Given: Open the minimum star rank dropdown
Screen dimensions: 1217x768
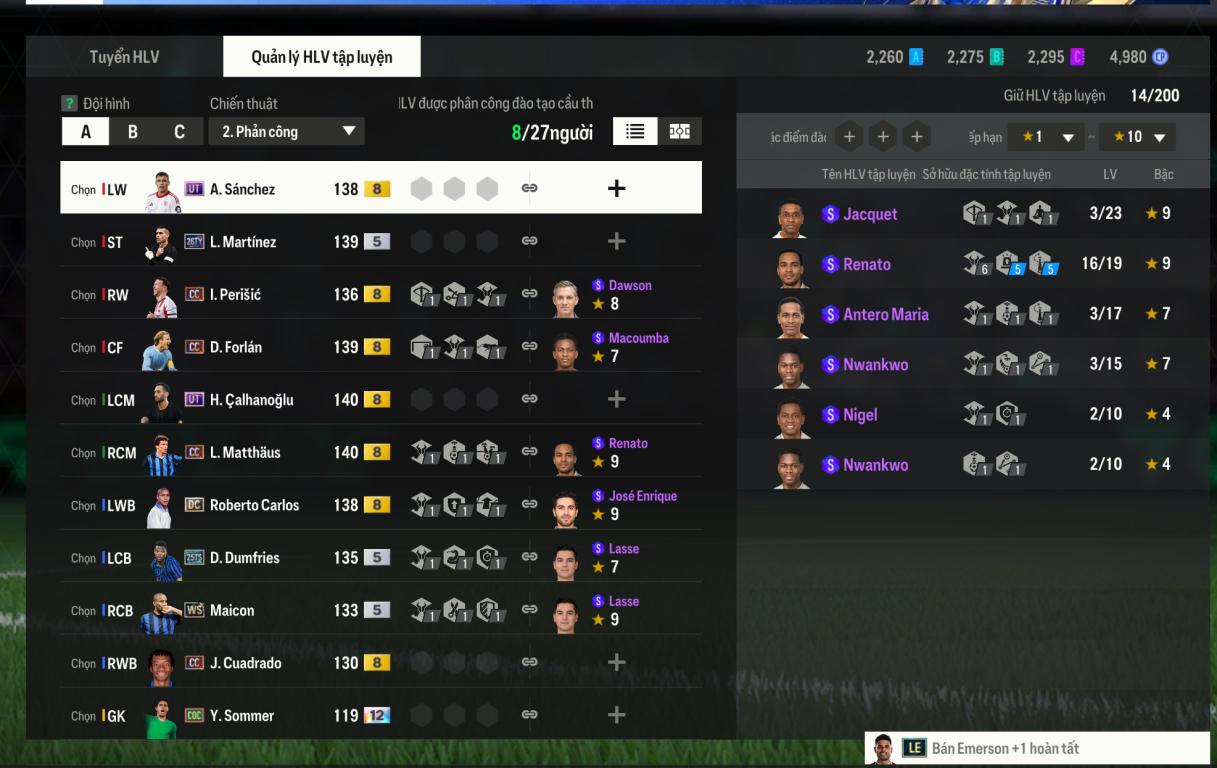Looking at the screenshot, I should pos(1043,136).
